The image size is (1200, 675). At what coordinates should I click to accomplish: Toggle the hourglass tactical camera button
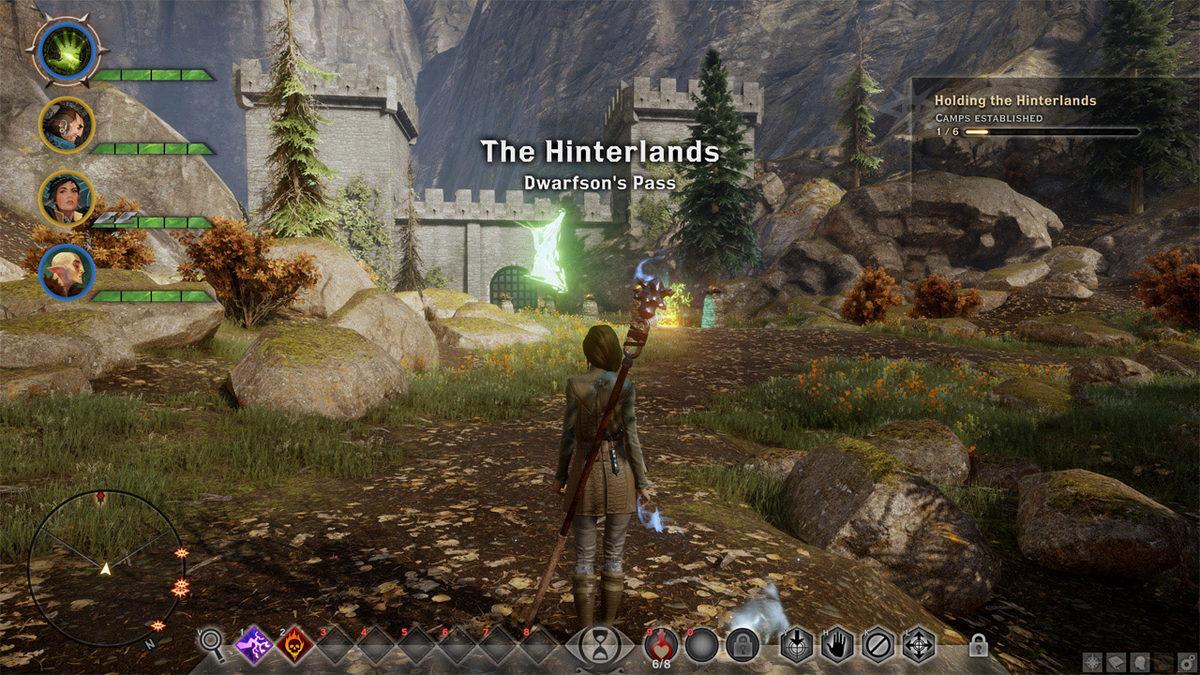[600, 643]
